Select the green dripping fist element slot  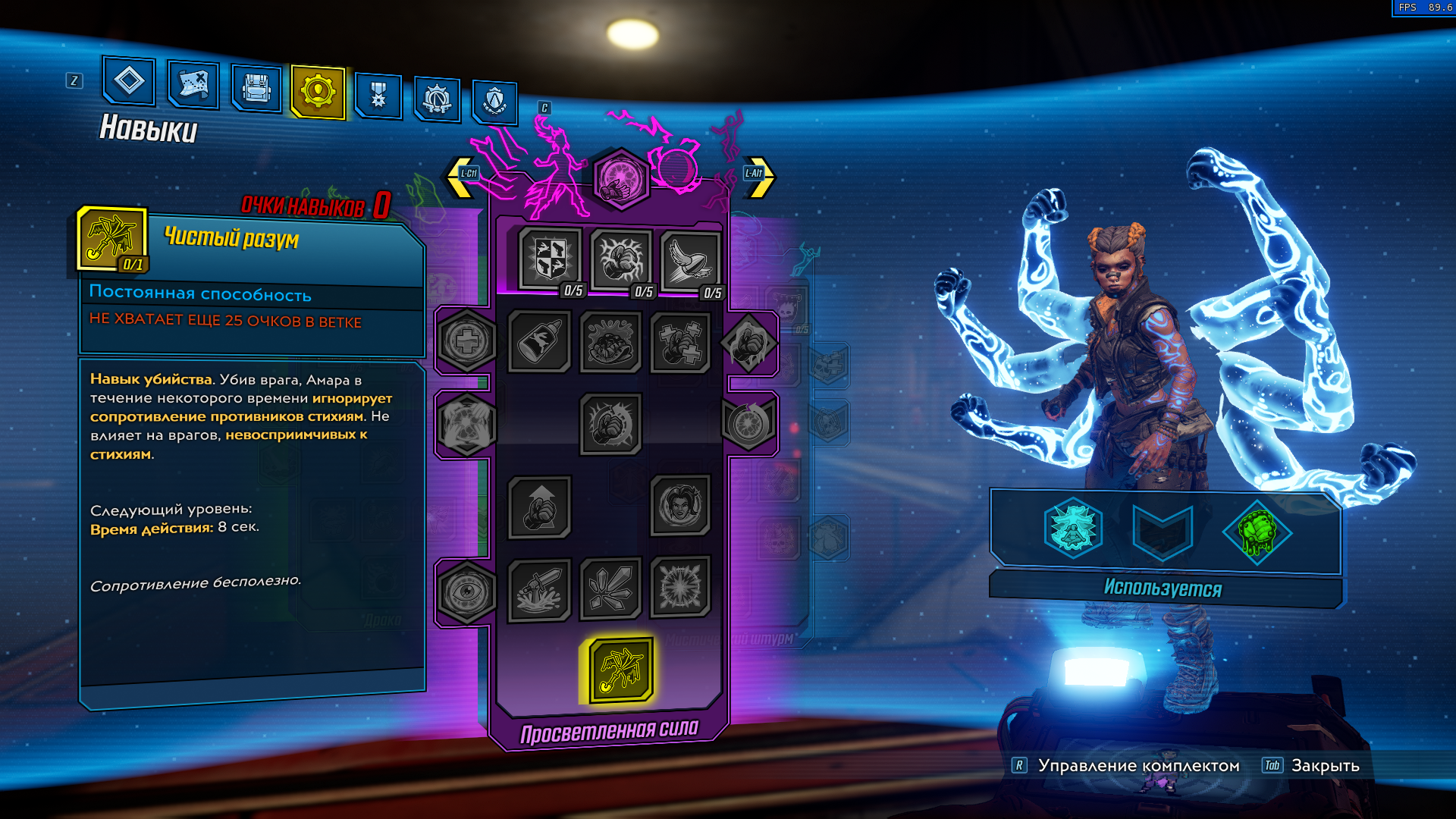(x=1256, y=532)
